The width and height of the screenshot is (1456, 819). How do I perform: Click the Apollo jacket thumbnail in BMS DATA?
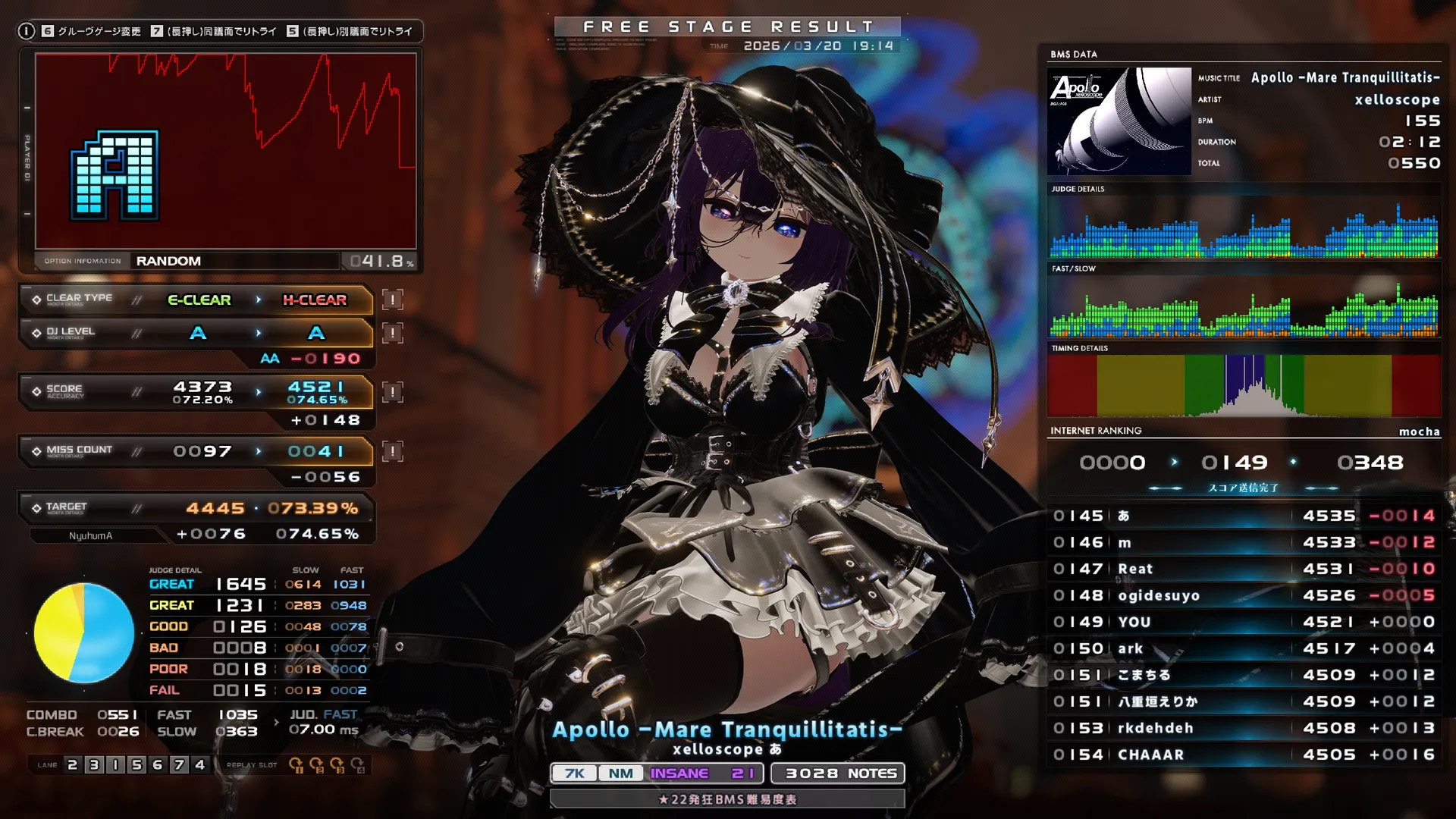click(1119, 121)
